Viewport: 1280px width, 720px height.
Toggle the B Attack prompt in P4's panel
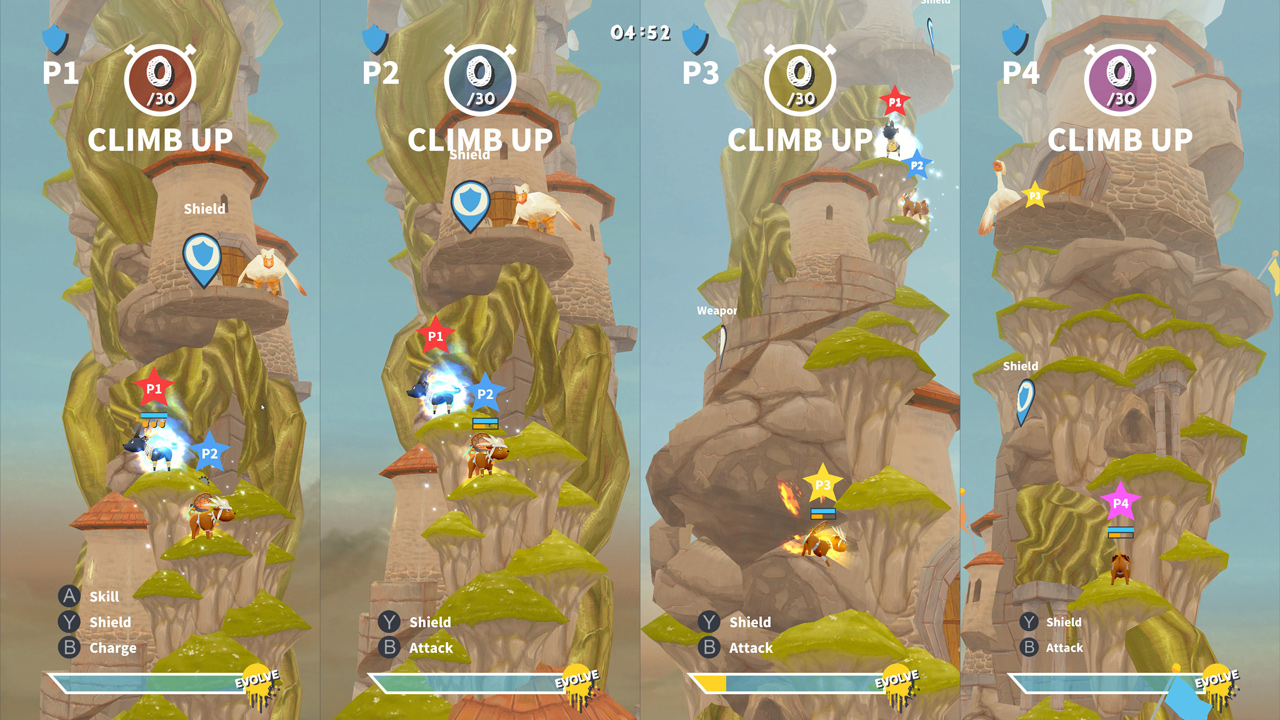pos(1050,648)
